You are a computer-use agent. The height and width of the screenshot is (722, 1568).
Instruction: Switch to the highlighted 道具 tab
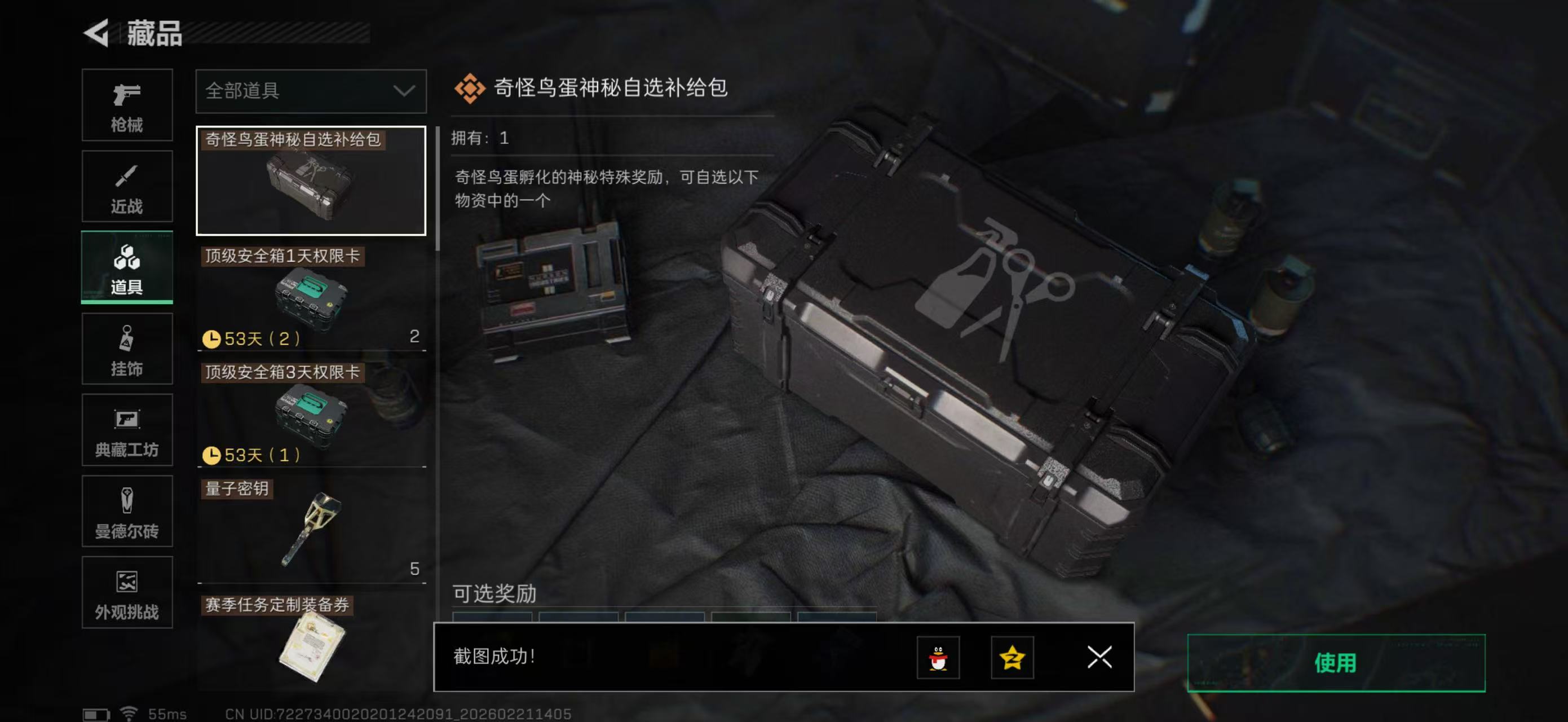pos(127,267)
